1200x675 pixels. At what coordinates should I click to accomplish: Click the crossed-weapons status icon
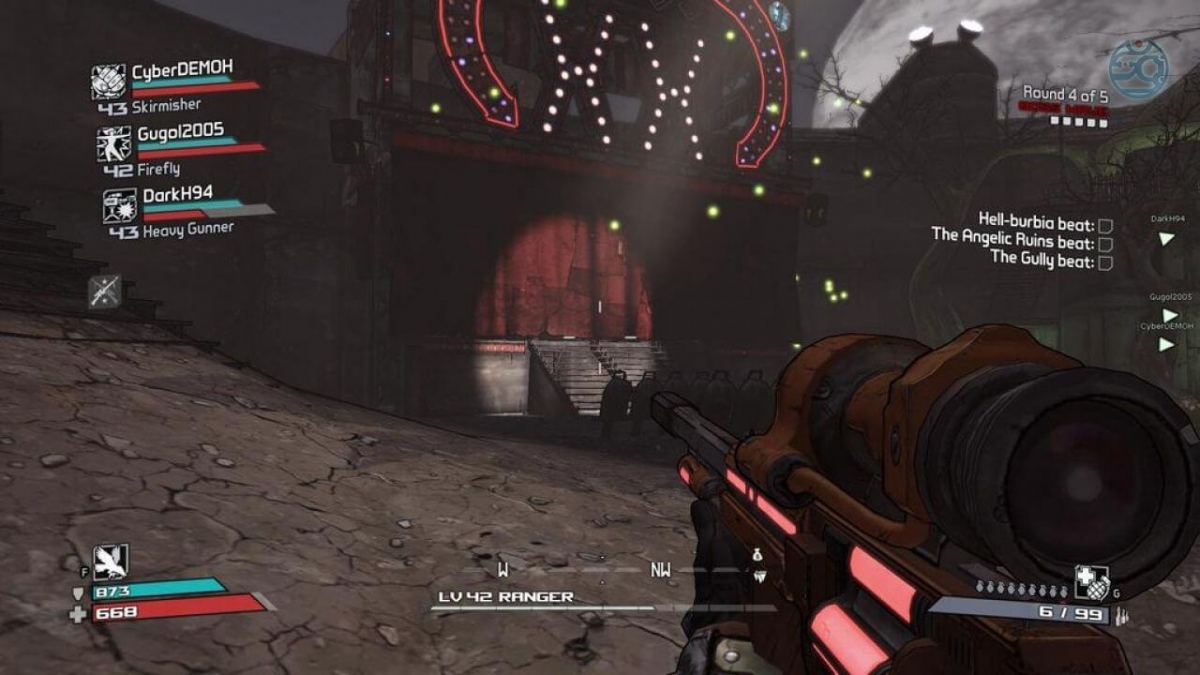(x=105, y=291)
